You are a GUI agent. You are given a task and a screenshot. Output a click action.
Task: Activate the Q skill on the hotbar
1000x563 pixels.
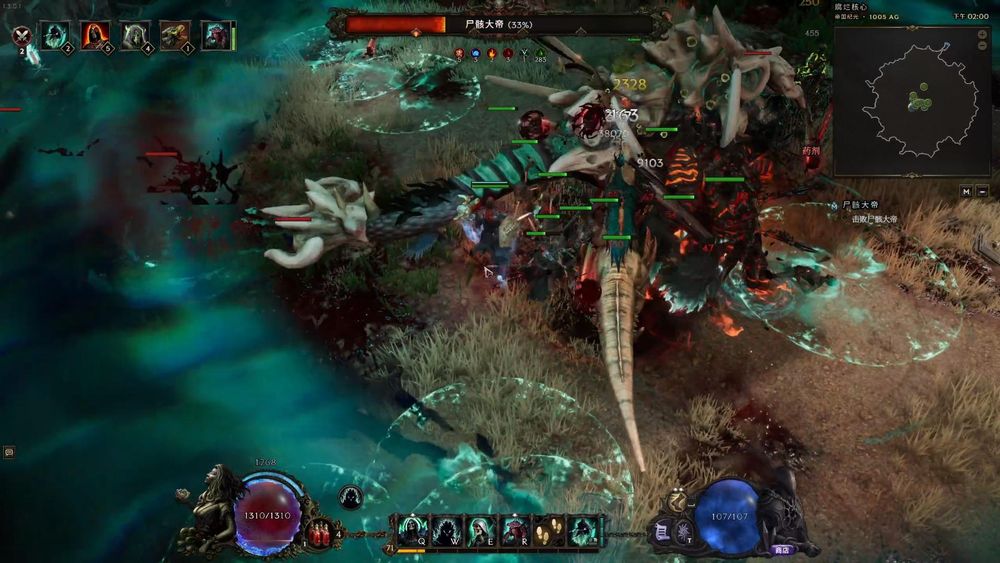tap(412, 529)
